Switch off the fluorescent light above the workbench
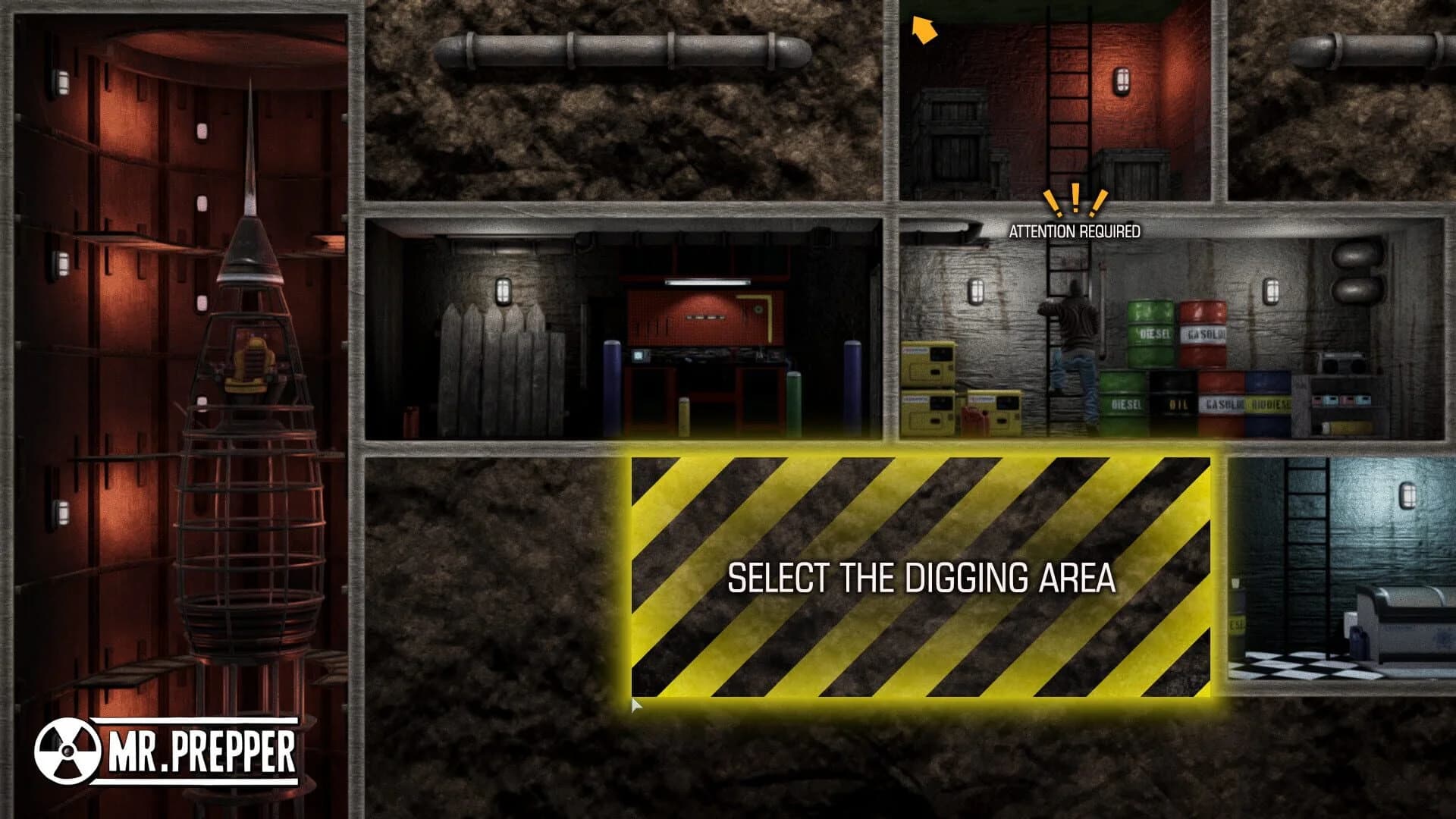 click(x=708, y=282)
